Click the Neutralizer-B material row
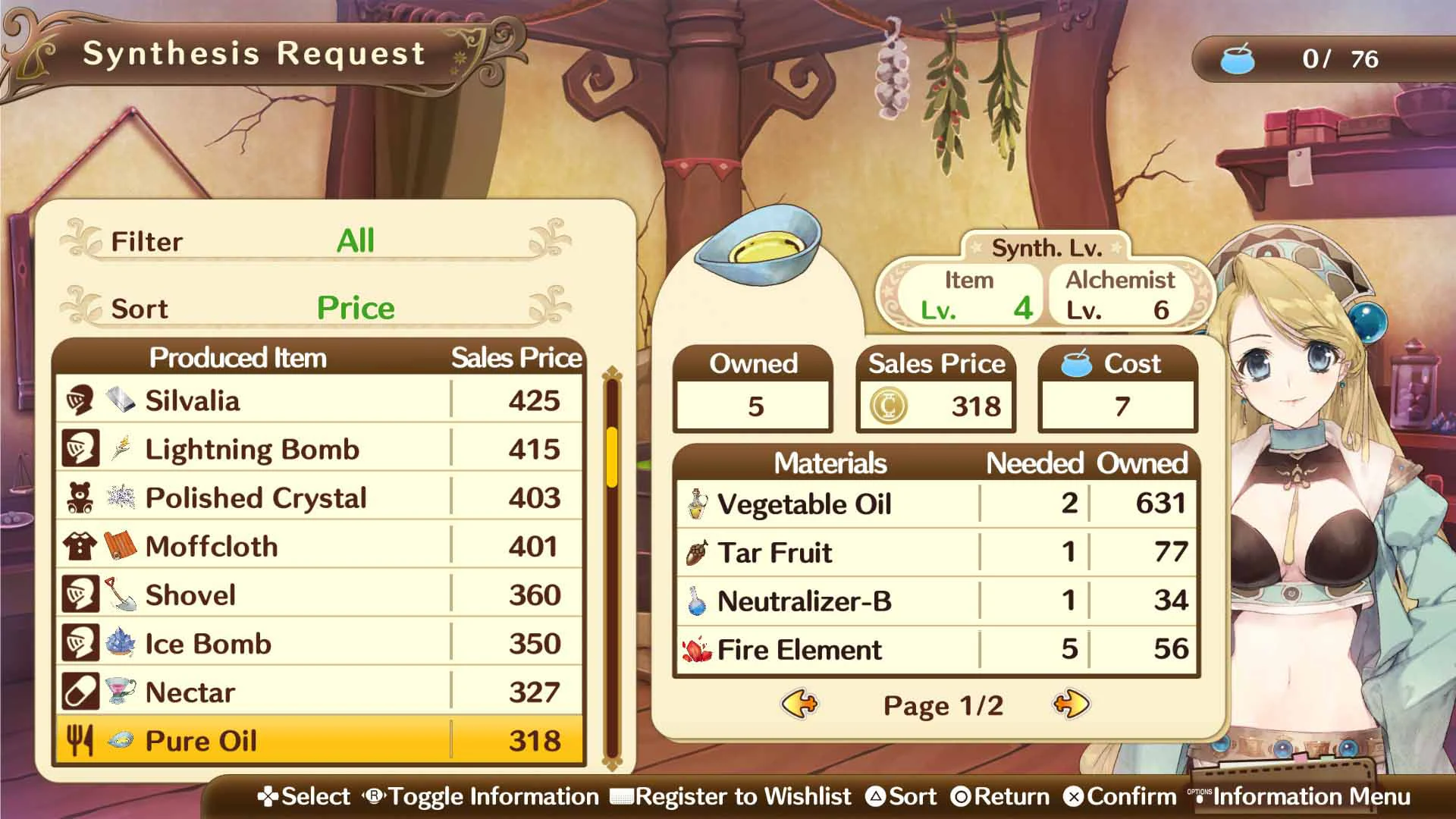Screen dimensions: 1456x819 937,601
